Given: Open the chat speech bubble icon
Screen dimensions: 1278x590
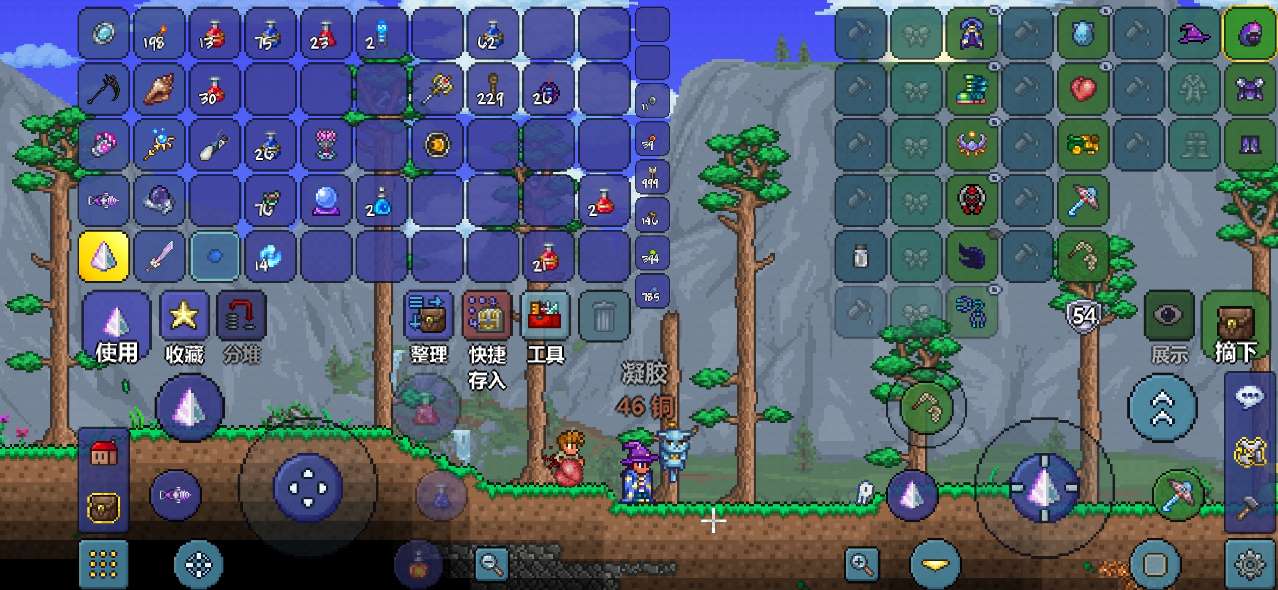Looking at the screenshot, I should coord(1250,396).
